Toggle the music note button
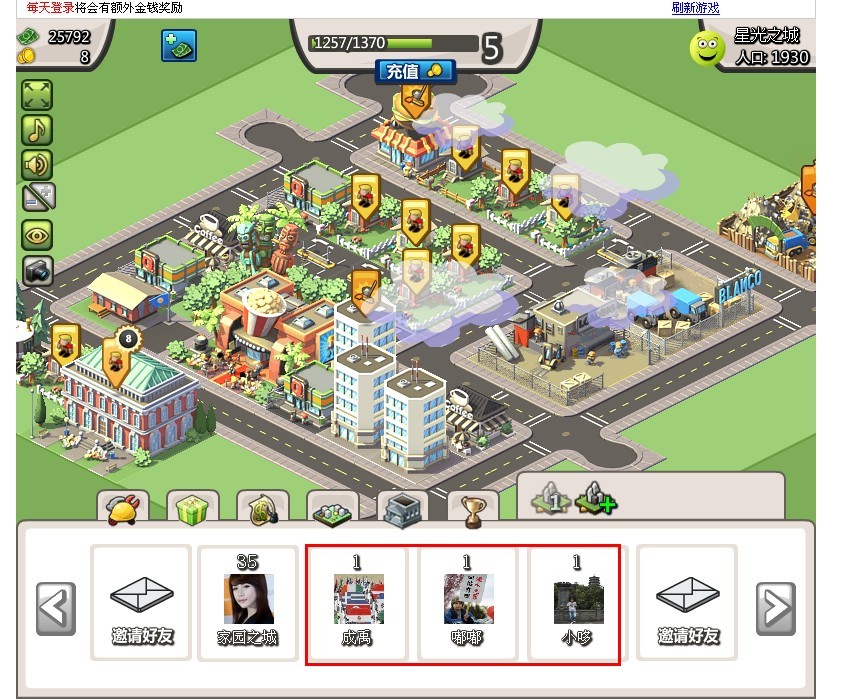The height and width of the screenshot is (700, 861). click(37, 130)
